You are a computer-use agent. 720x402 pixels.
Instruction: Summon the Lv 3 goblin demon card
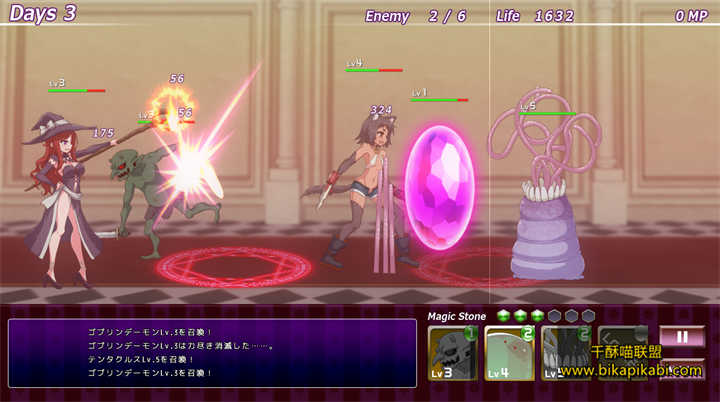tap(452, 353)
